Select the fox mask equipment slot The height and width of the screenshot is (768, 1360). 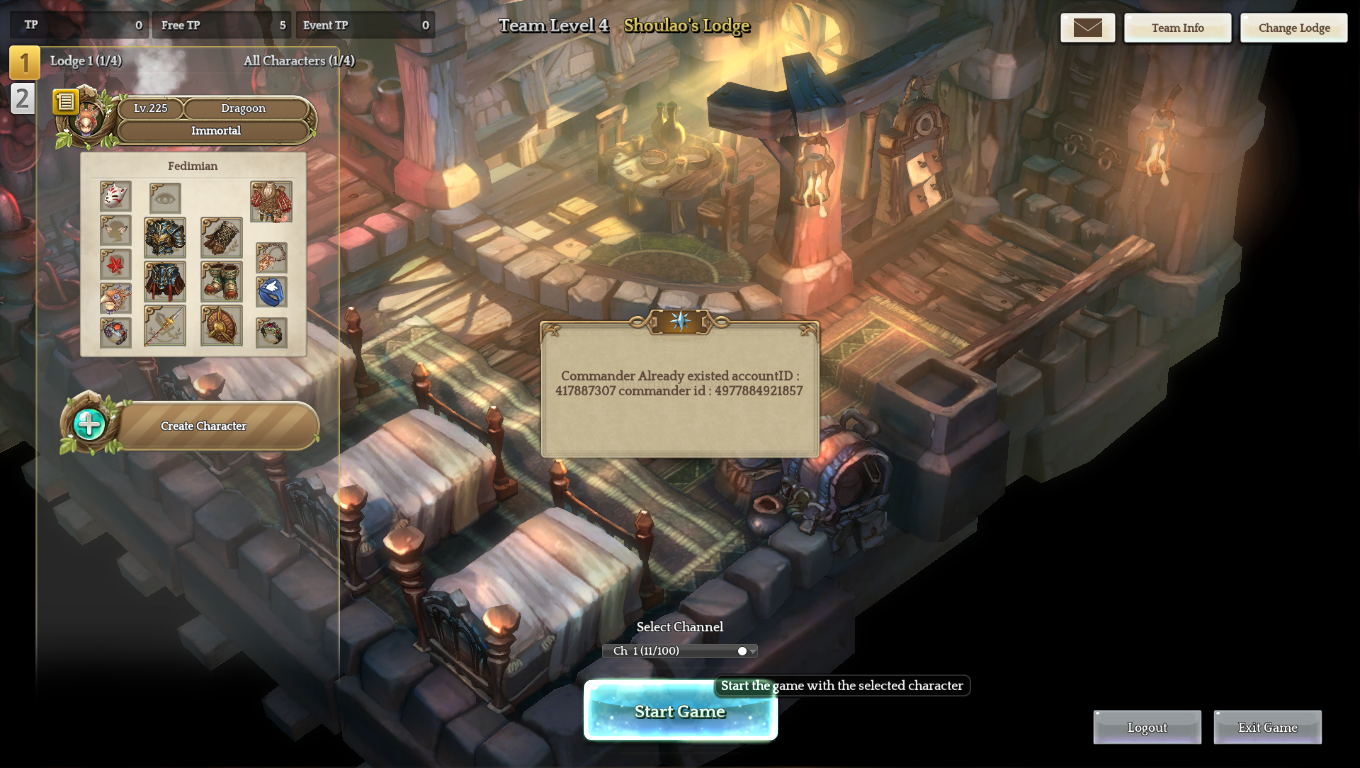[x=116, y=195]
